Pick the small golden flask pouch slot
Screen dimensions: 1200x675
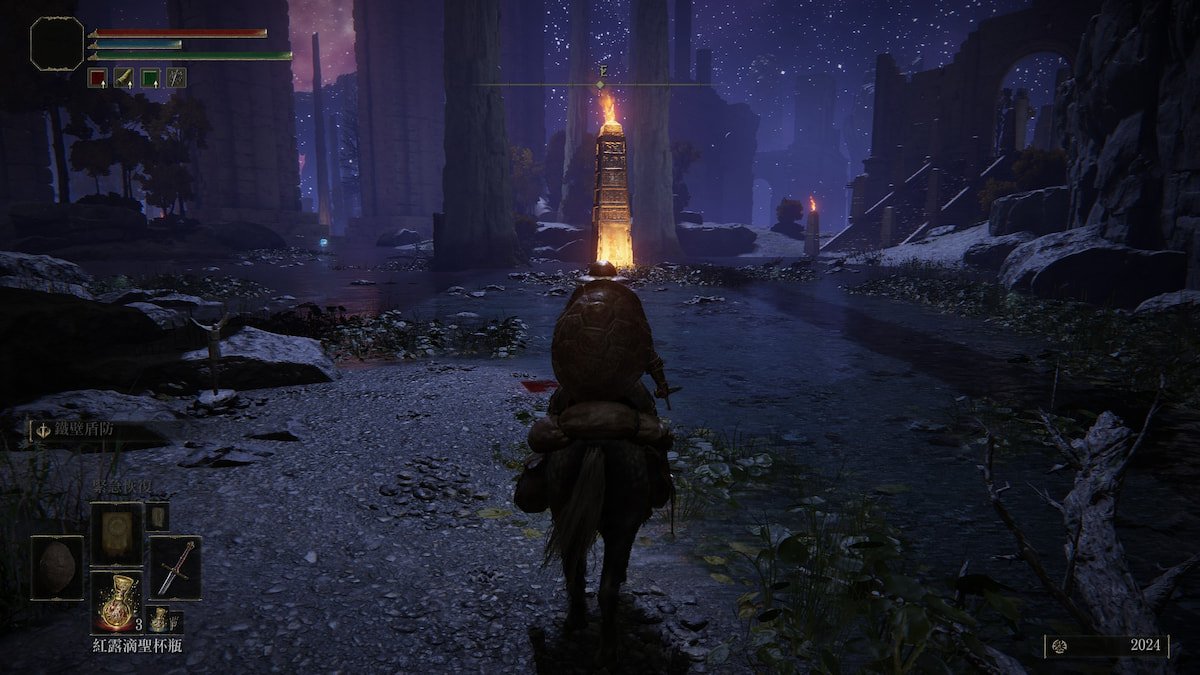click(158, 619)
